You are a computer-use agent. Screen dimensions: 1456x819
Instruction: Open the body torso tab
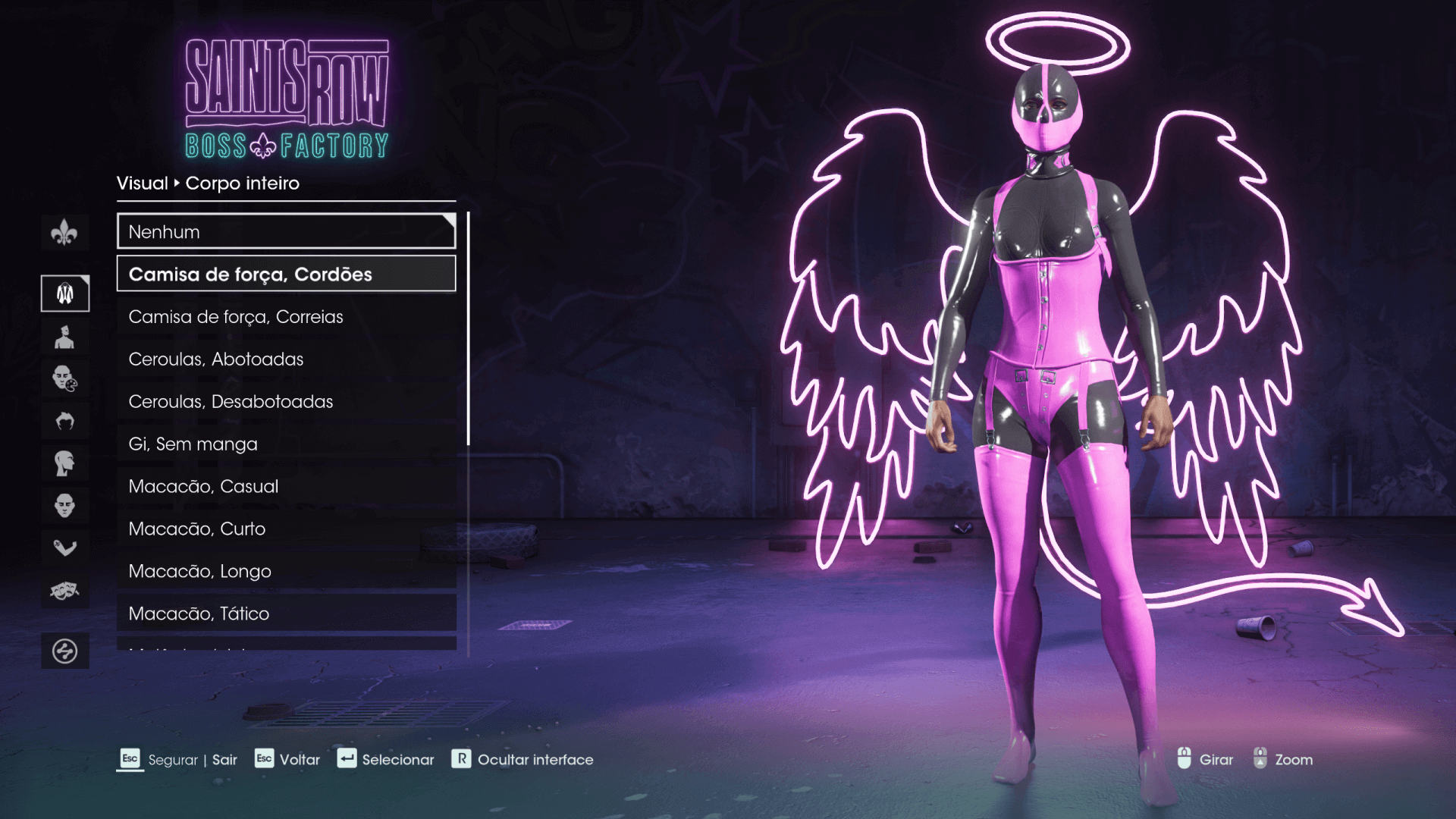click(x=64, y=336)
